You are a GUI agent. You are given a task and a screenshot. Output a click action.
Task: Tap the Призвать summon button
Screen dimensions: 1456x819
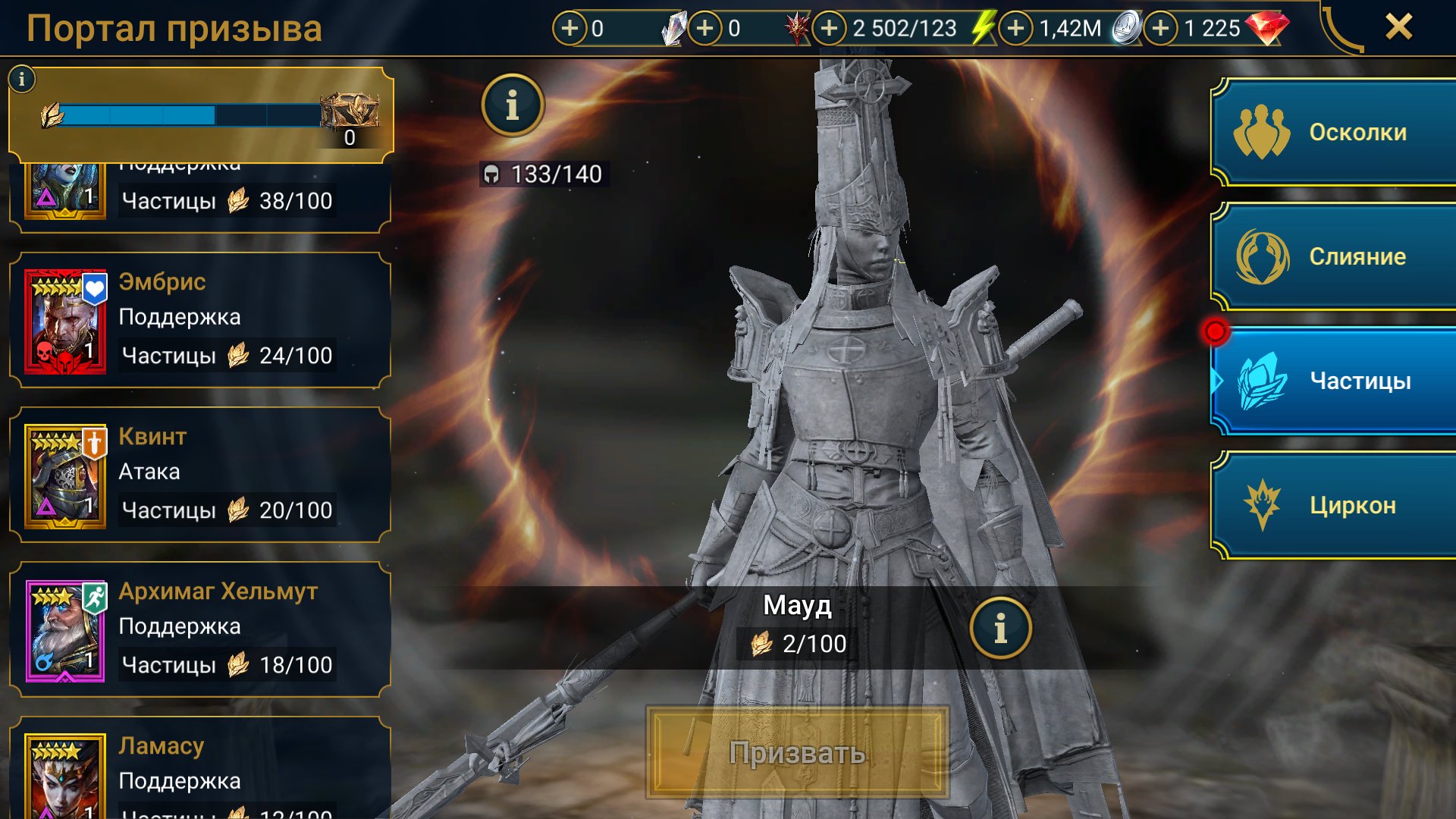click(797, 752)
